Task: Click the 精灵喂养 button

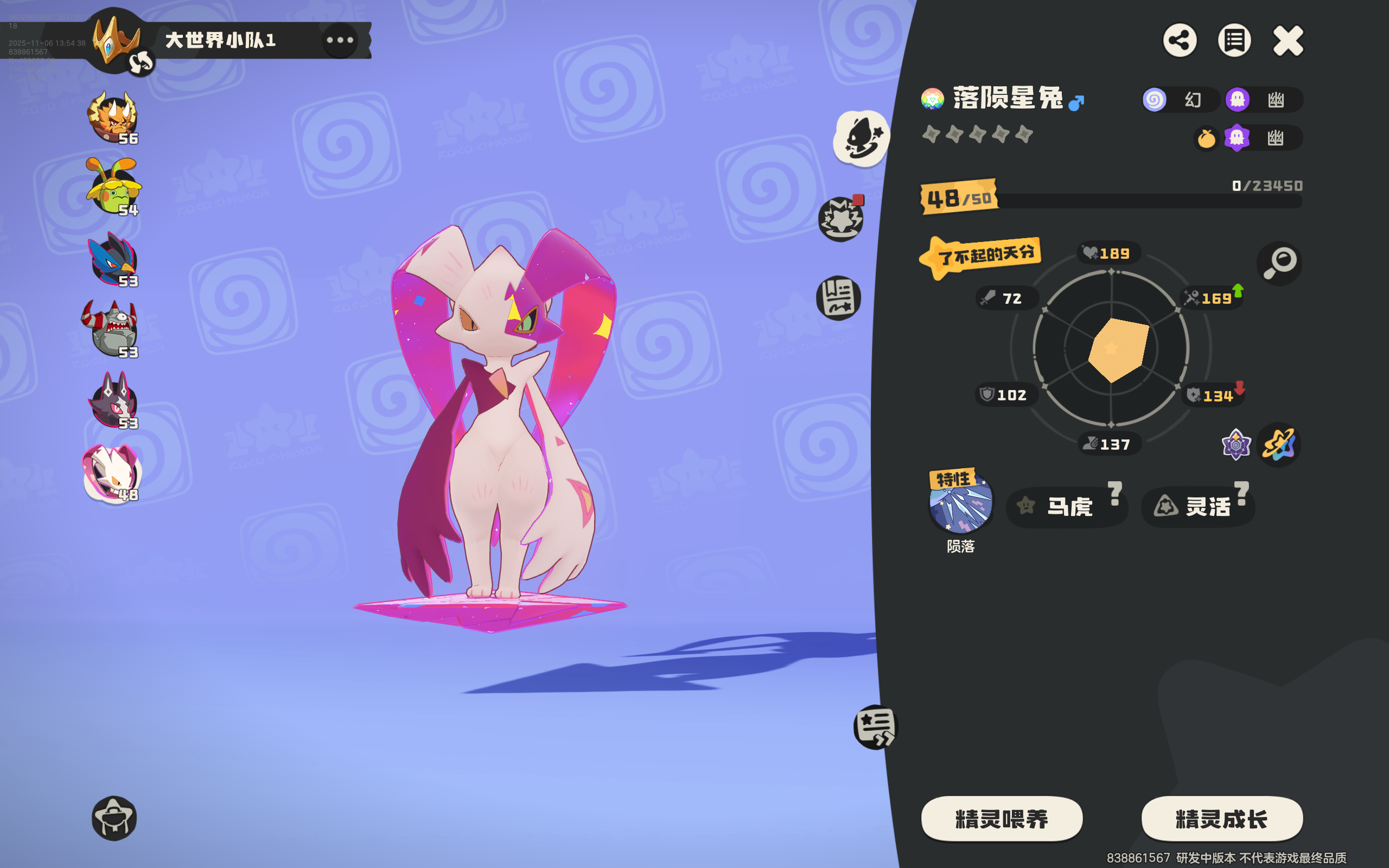Action: (x=1002, y=819)
